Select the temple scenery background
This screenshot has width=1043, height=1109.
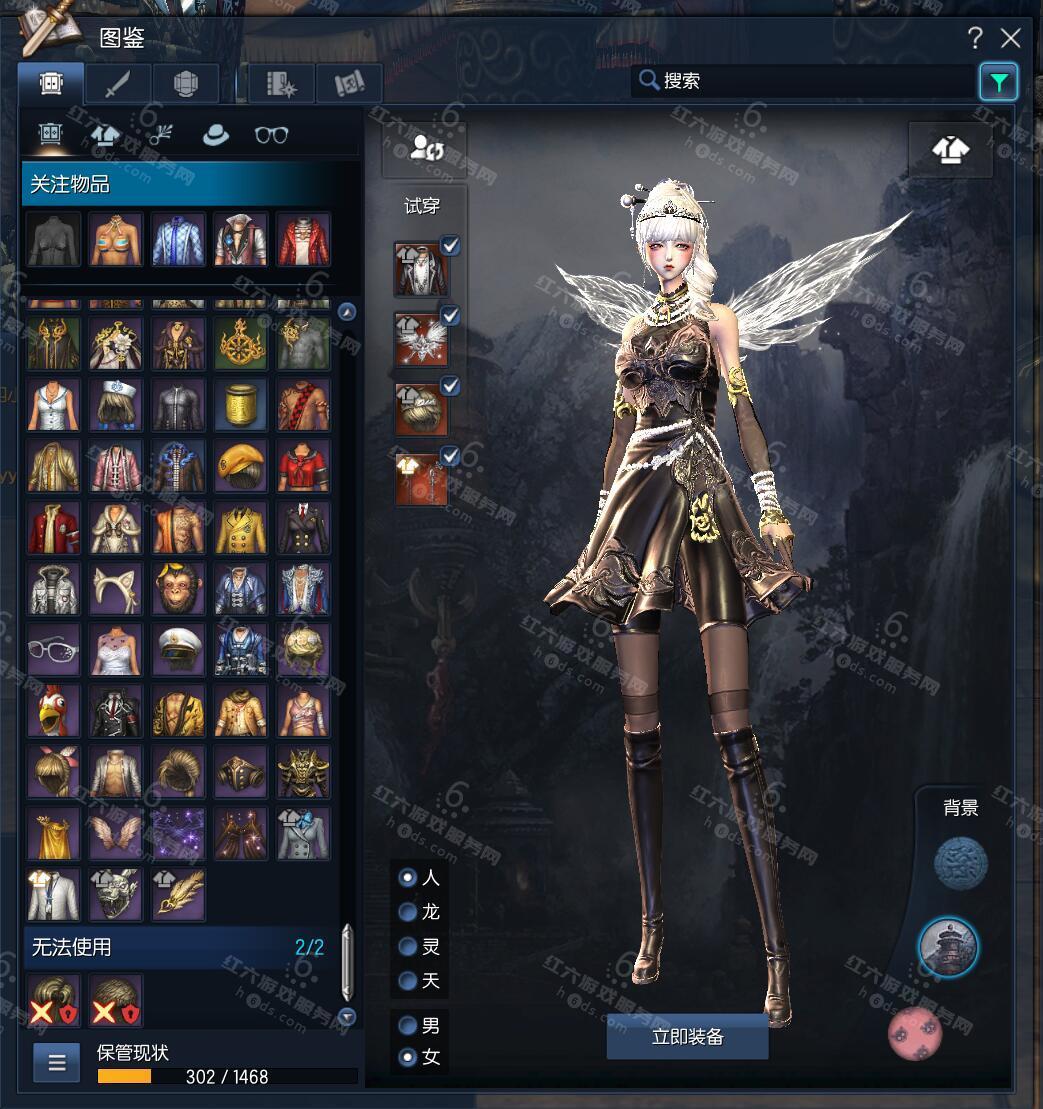click(948, 947)
